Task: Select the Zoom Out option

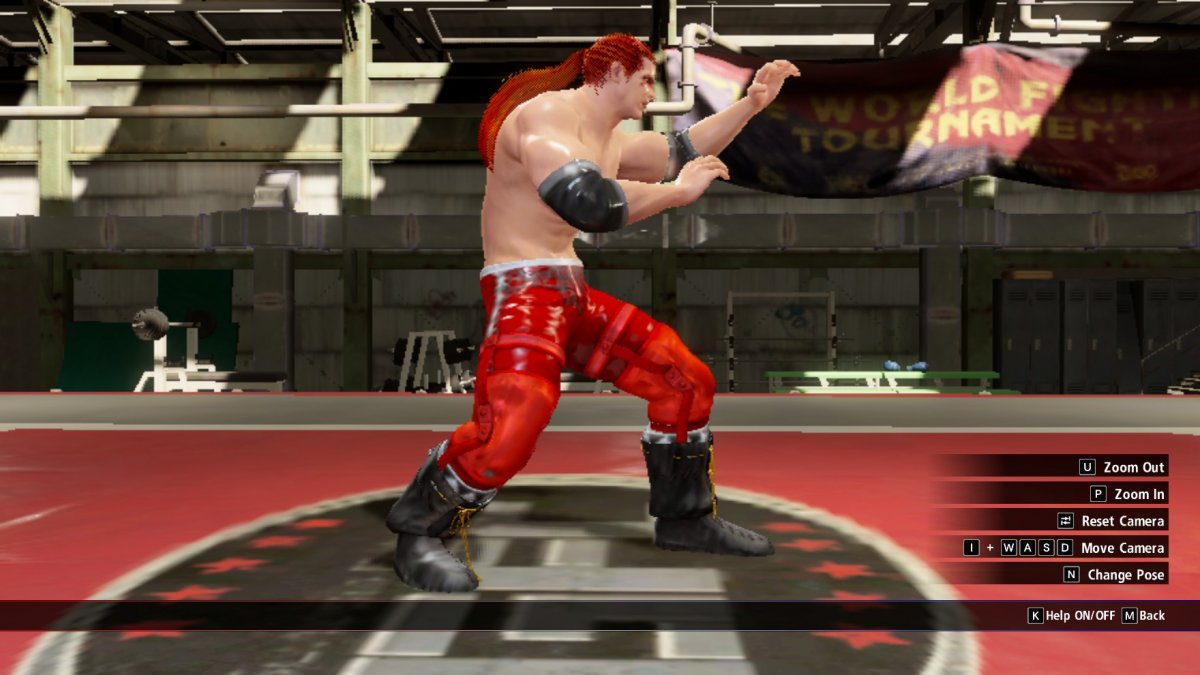Action: pos(1133,467)
